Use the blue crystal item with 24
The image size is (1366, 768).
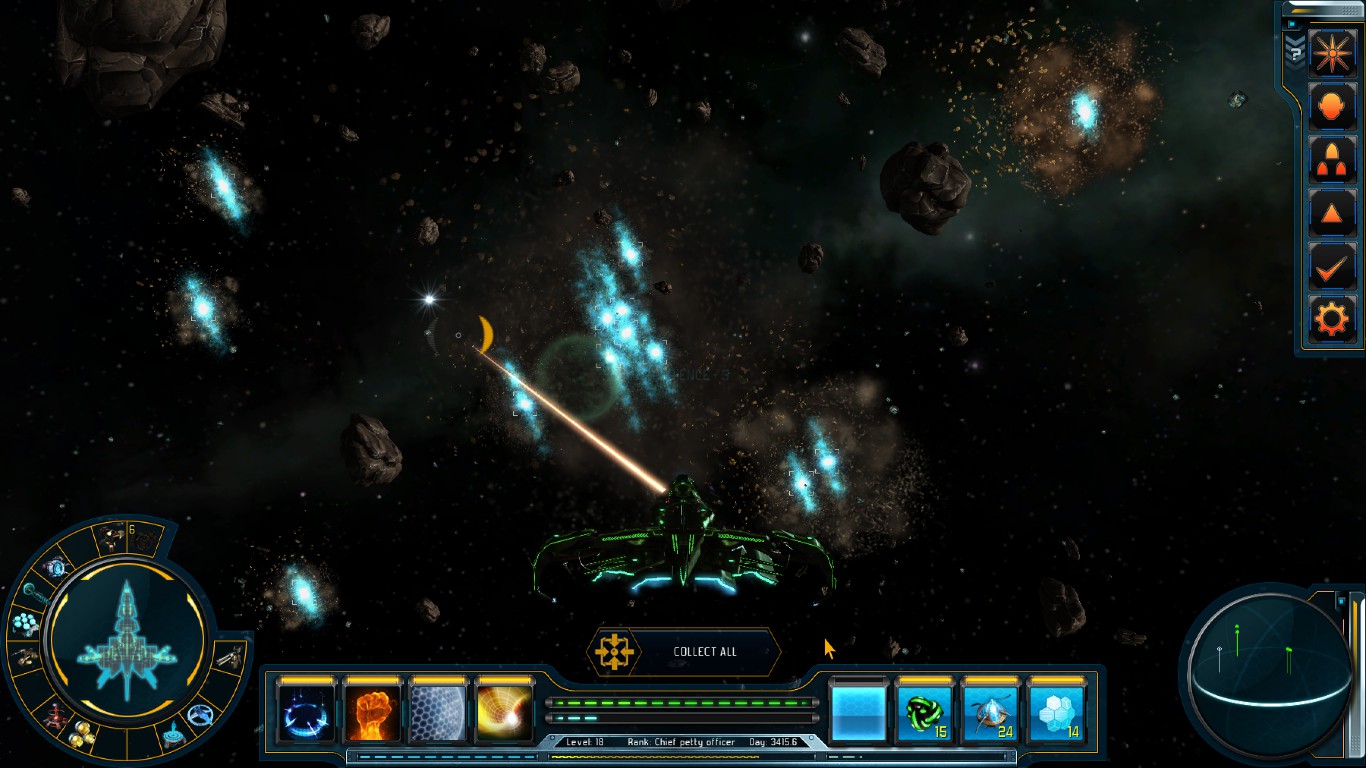coord(990,713)
